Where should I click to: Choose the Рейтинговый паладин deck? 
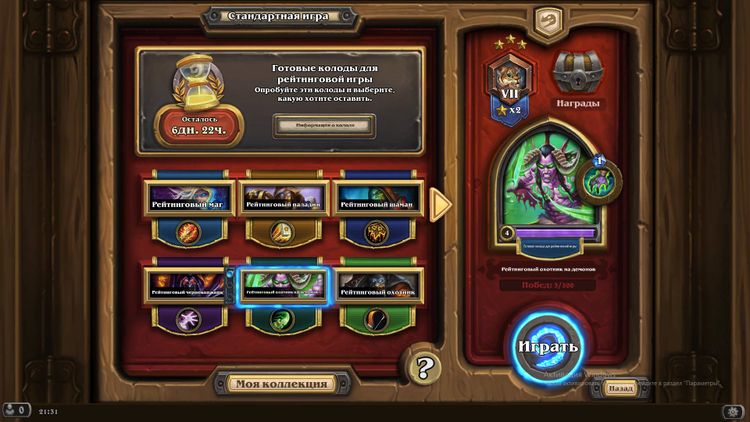tap(283, 203)
